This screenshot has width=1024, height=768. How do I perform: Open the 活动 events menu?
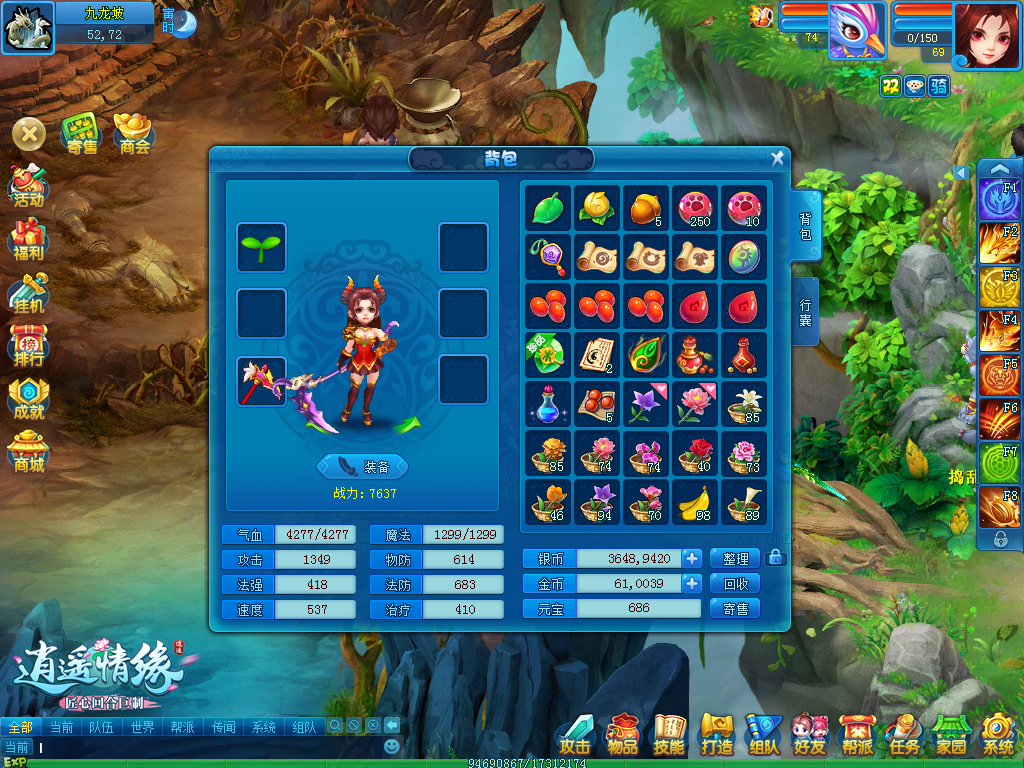[x=28, y=186]
